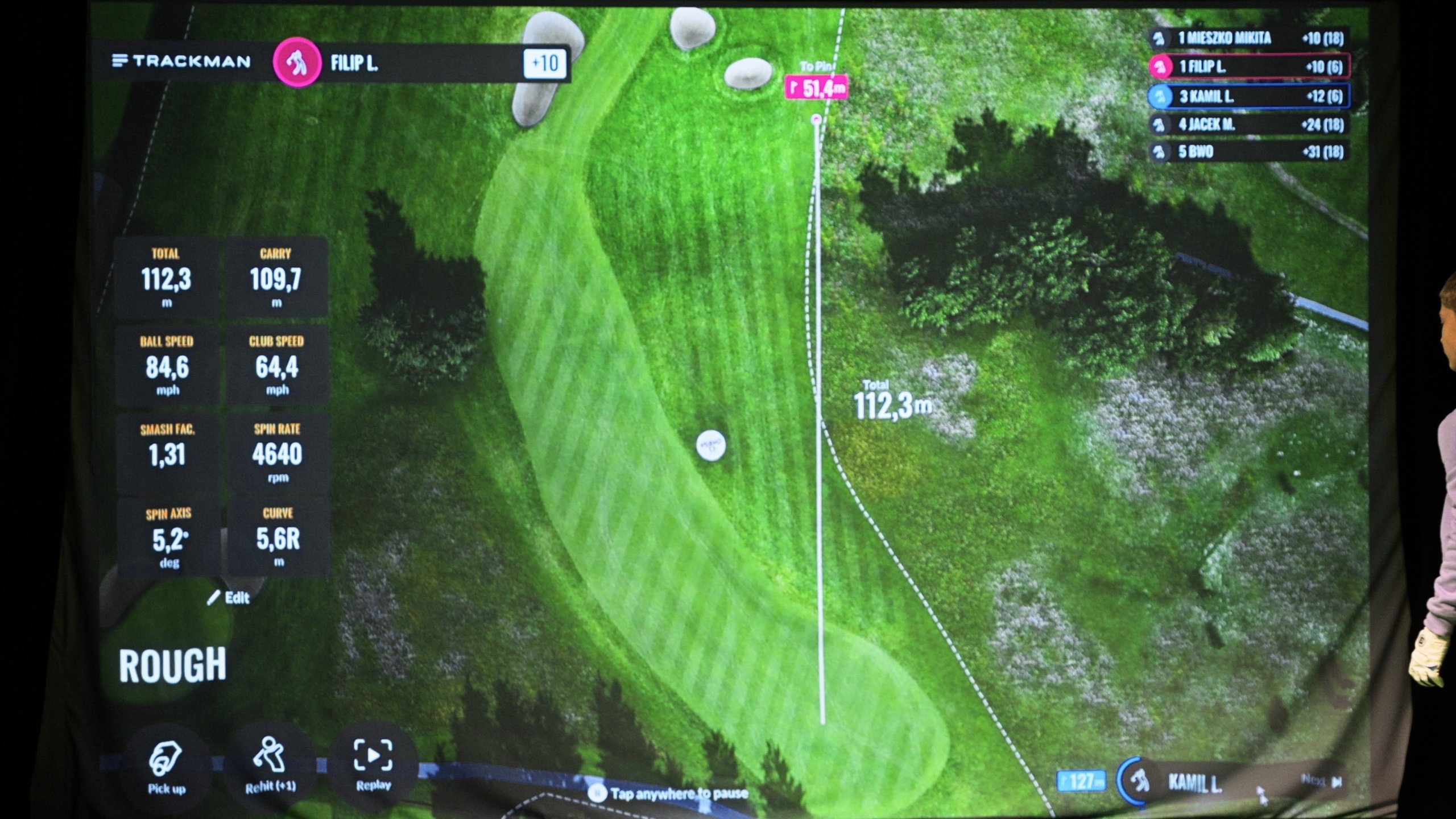Open the Spin Axis data tile
This screenshot has height=819, width=1456.
point(169,538)
